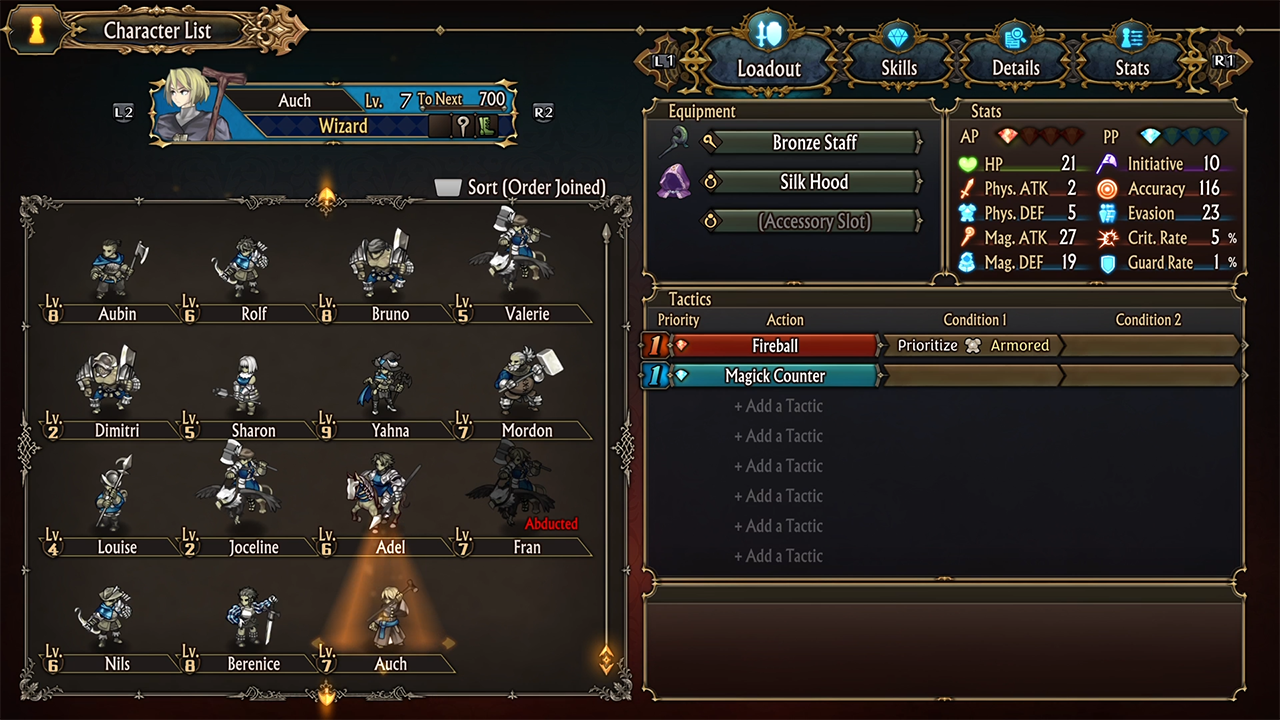Select the Magick Counter tactic

pyautogui.click(x=775, y=376)
